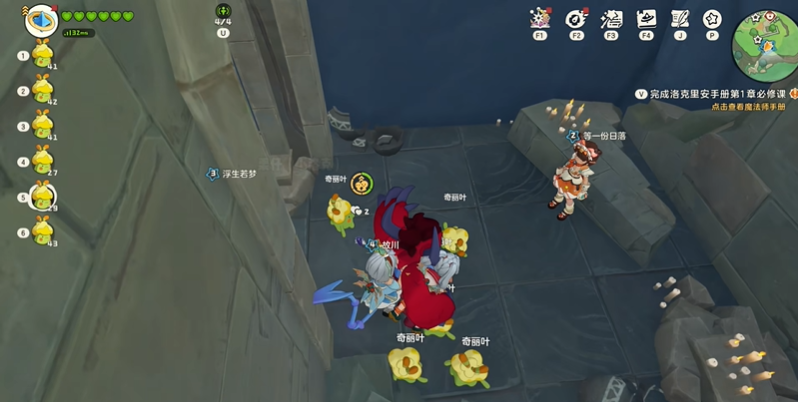Open the wizard hat card icon (F4)

coord(646,19)
